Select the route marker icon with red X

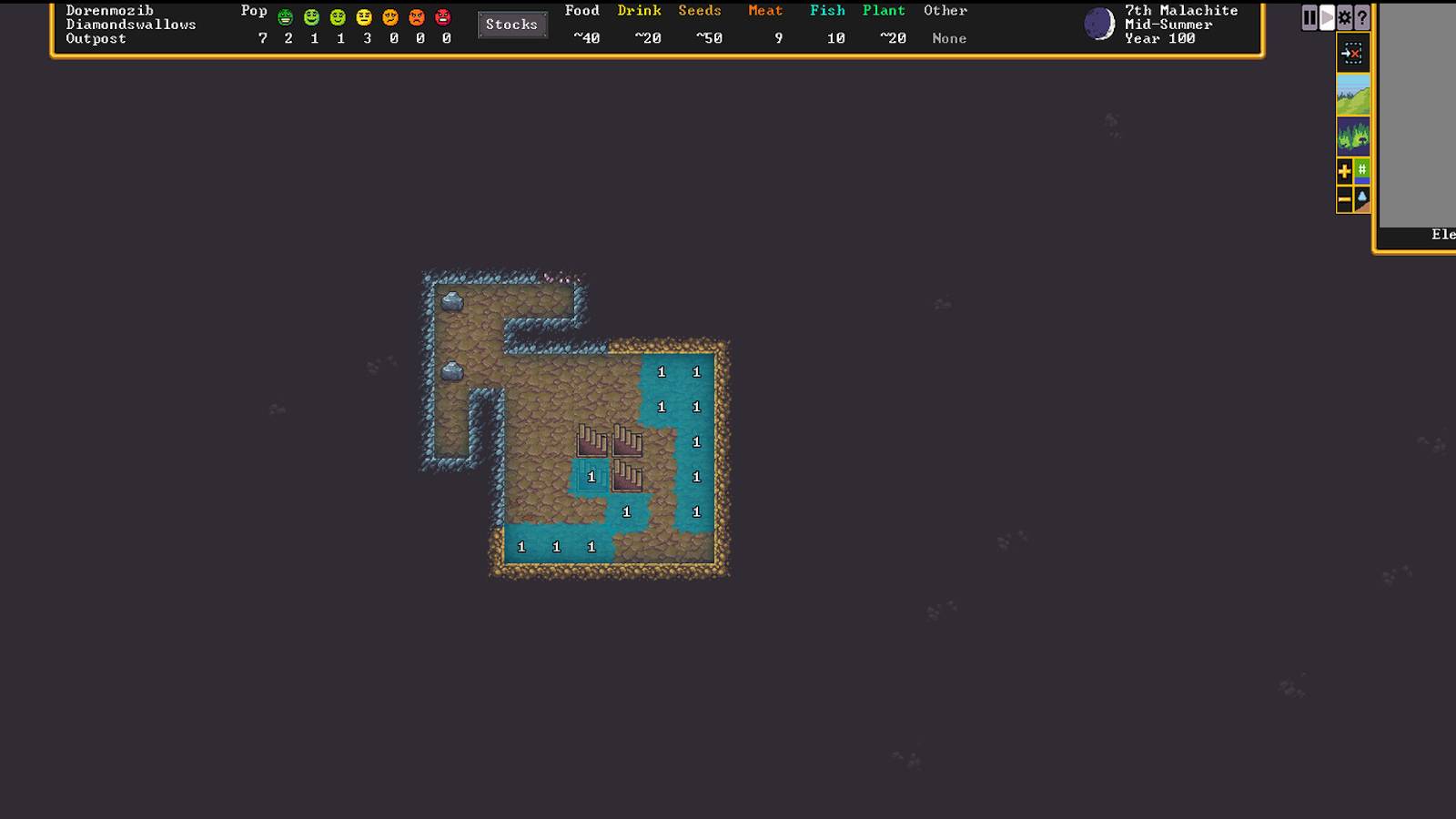click(x=1353, y=53)
